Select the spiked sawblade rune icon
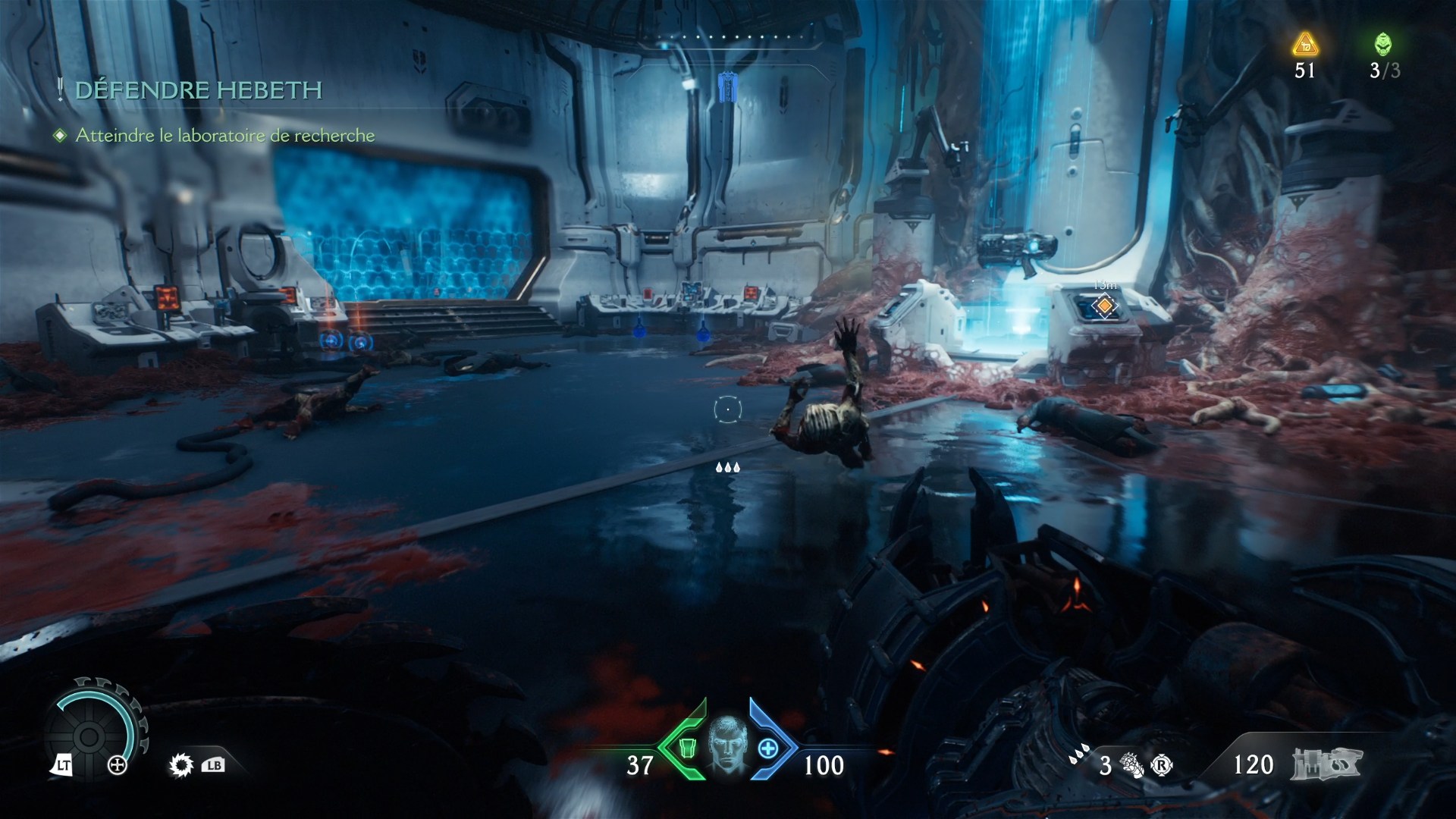 (x=180, y=765)
